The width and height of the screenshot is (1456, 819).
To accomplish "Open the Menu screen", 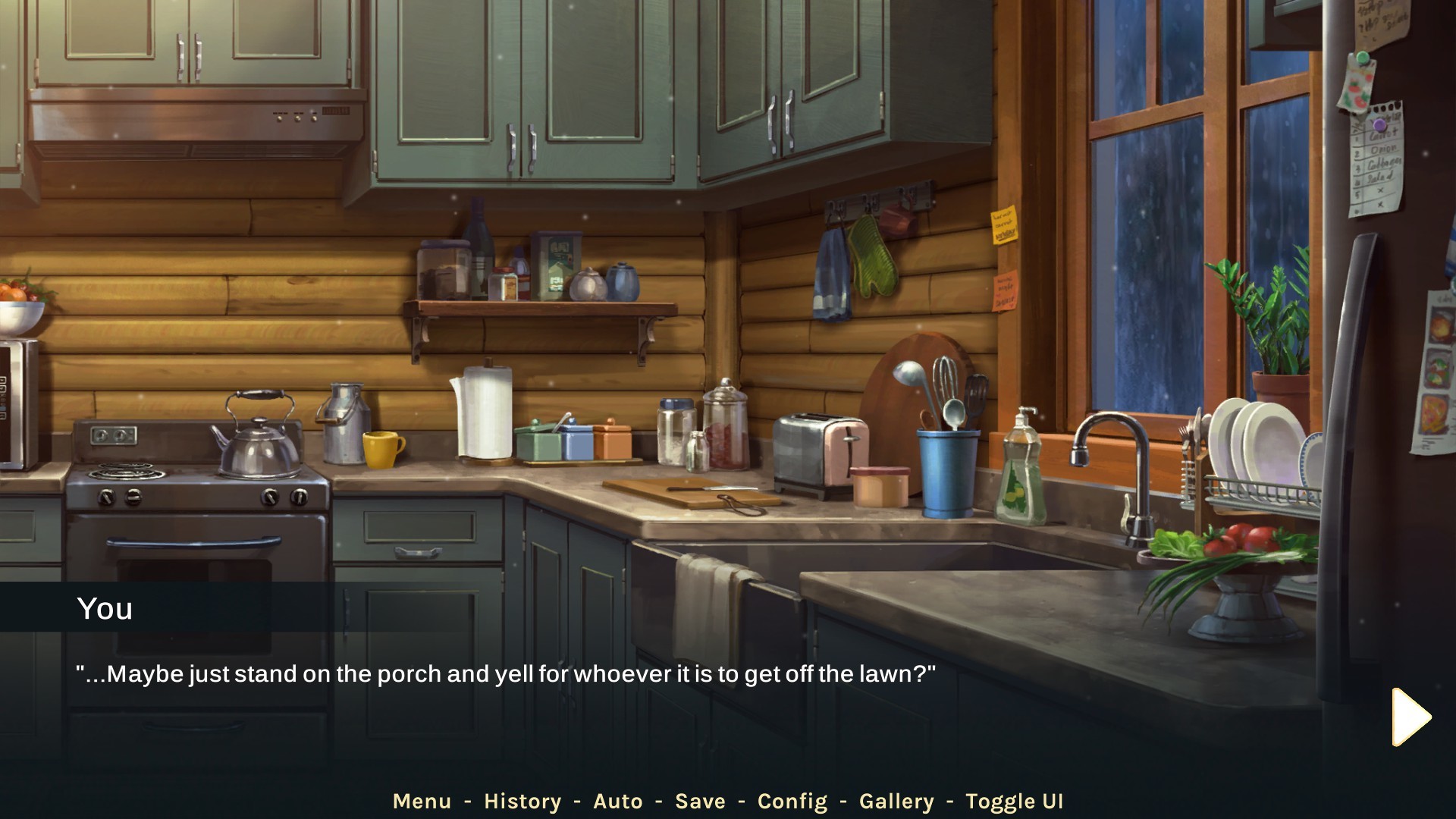I will (422, 802).
